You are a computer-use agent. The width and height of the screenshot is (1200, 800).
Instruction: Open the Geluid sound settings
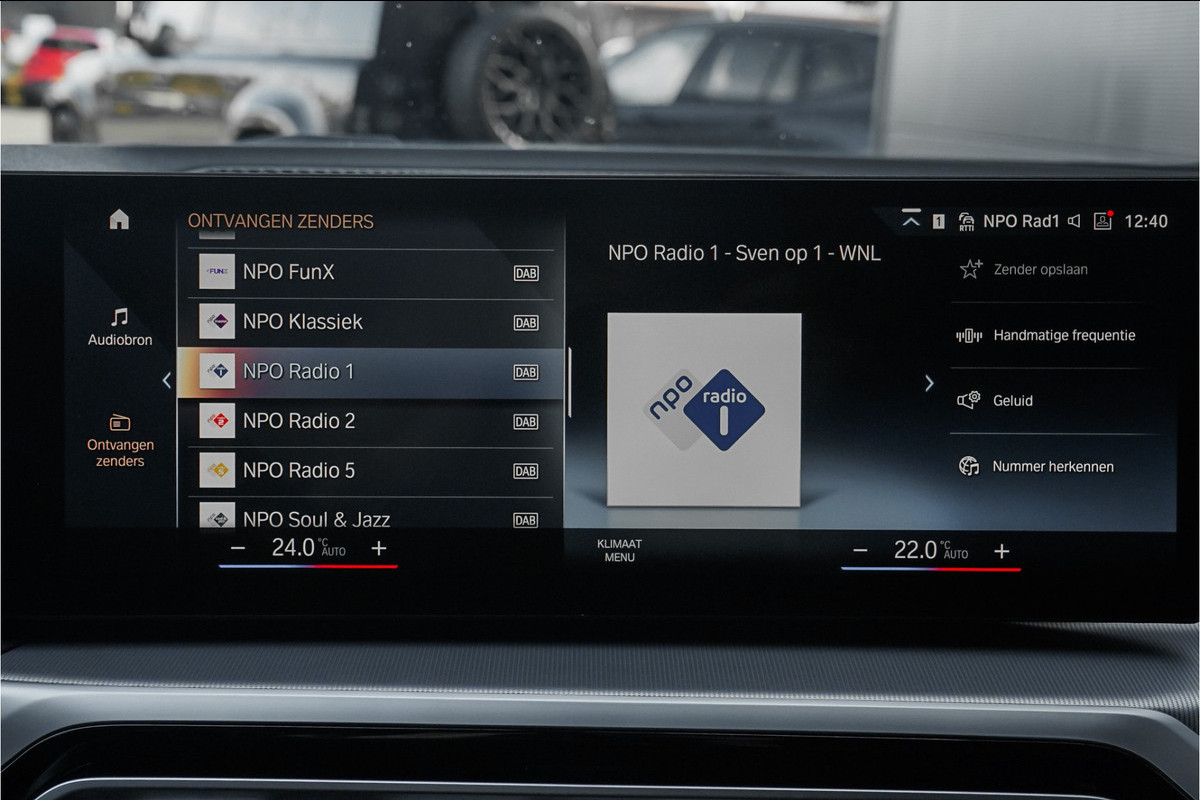pos(1012,401)
